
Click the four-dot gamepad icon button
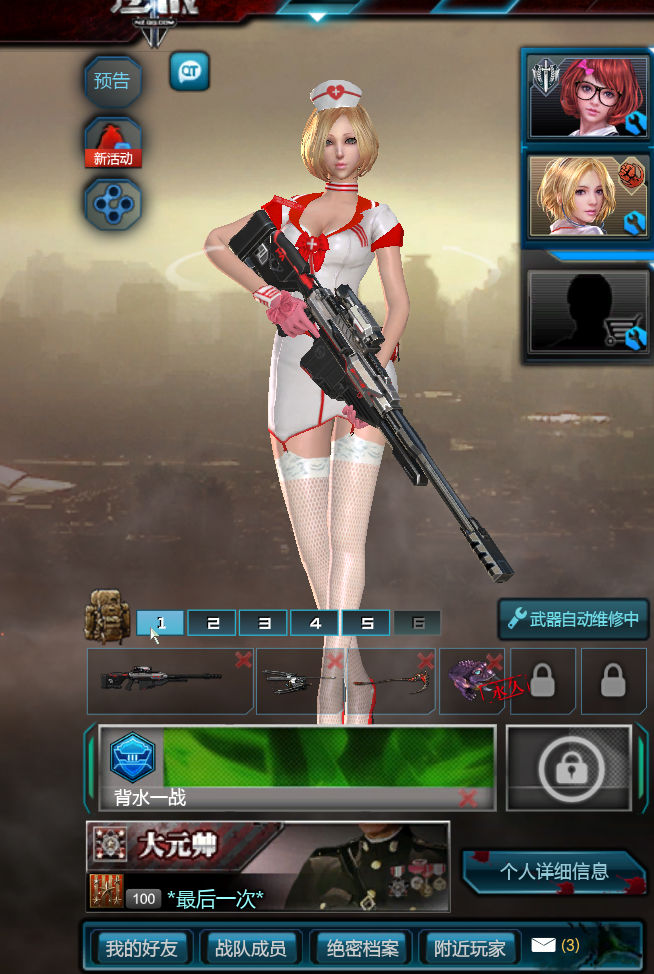112,203
